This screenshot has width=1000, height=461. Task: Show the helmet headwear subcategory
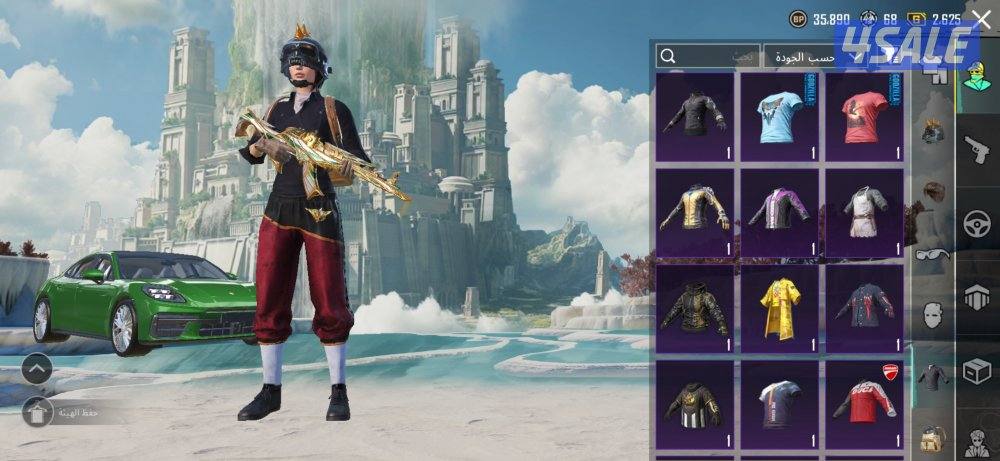tap(932, 130)
